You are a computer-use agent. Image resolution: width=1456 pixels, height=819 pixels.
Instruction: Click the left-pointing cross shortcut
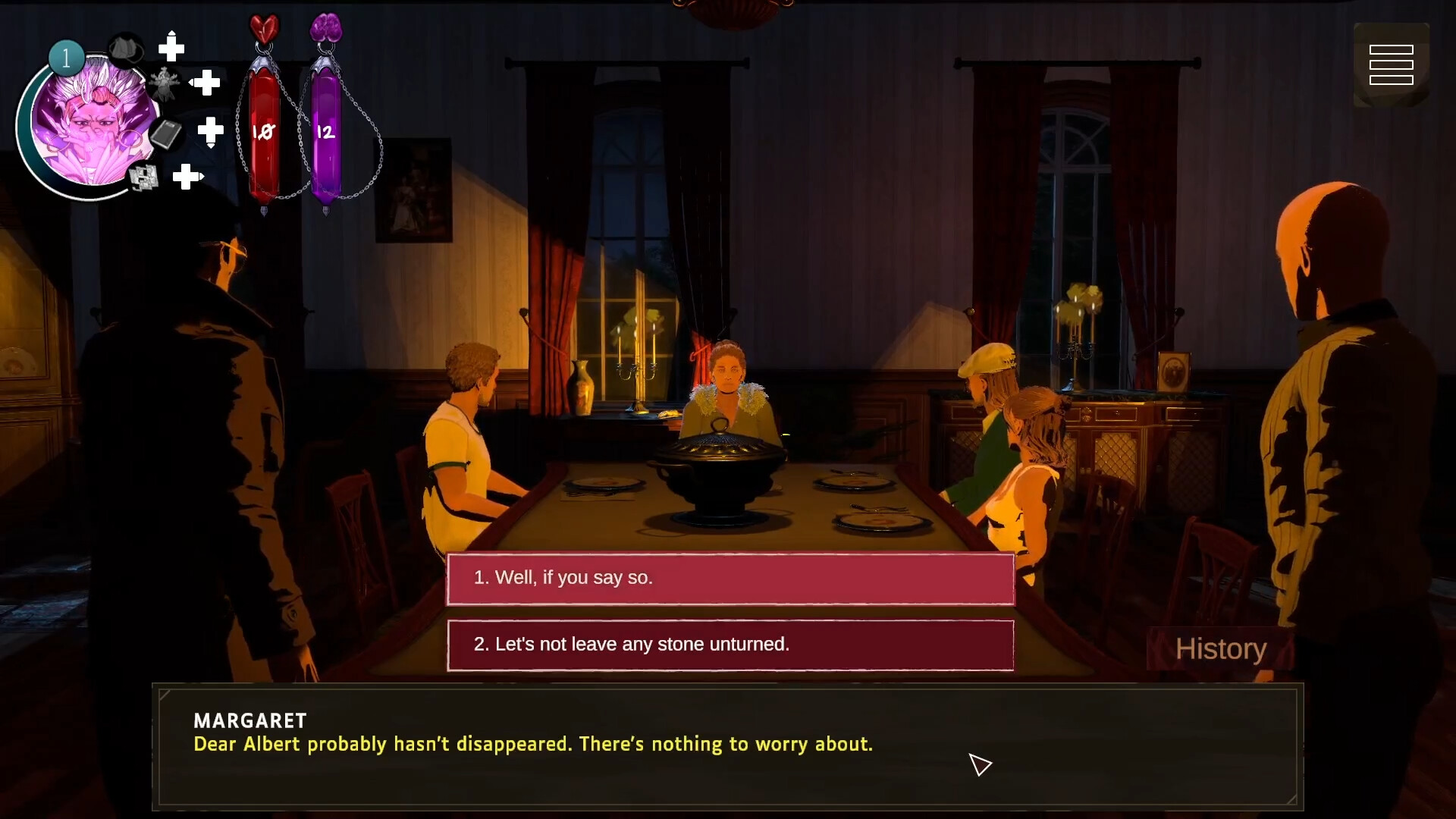tap(205, 82)
